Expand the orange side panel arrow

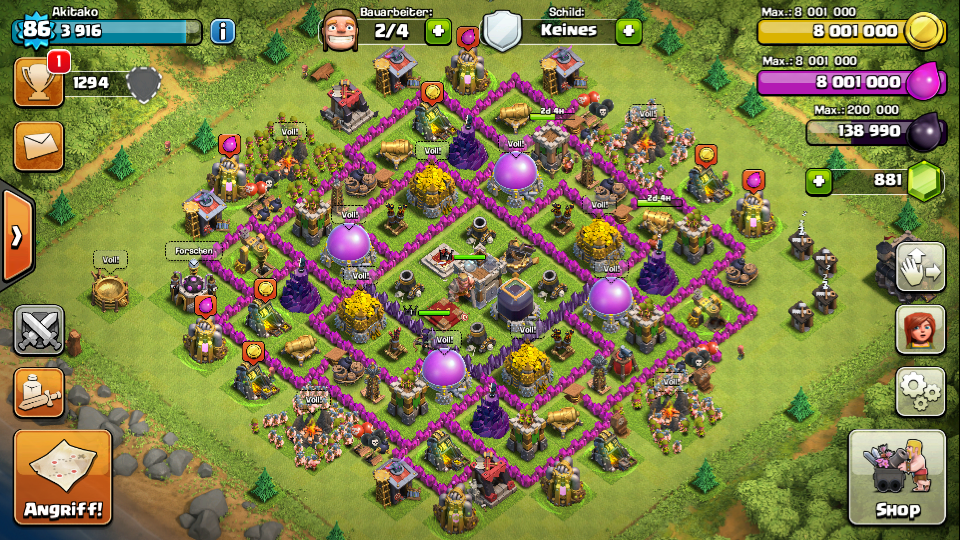pos(17,236)
